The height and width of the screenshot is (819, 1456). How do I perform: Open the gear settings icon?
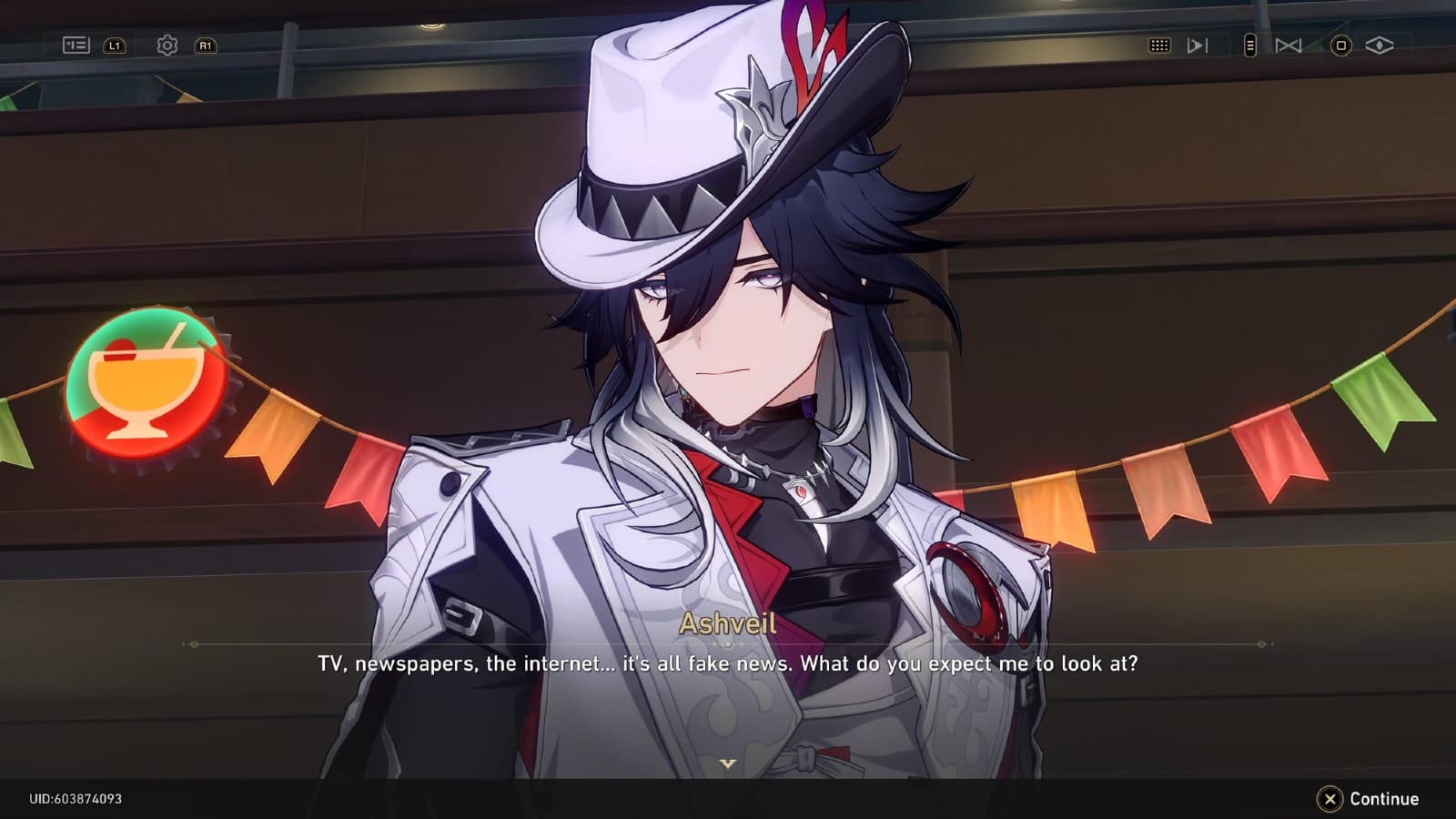coord(167,45)
